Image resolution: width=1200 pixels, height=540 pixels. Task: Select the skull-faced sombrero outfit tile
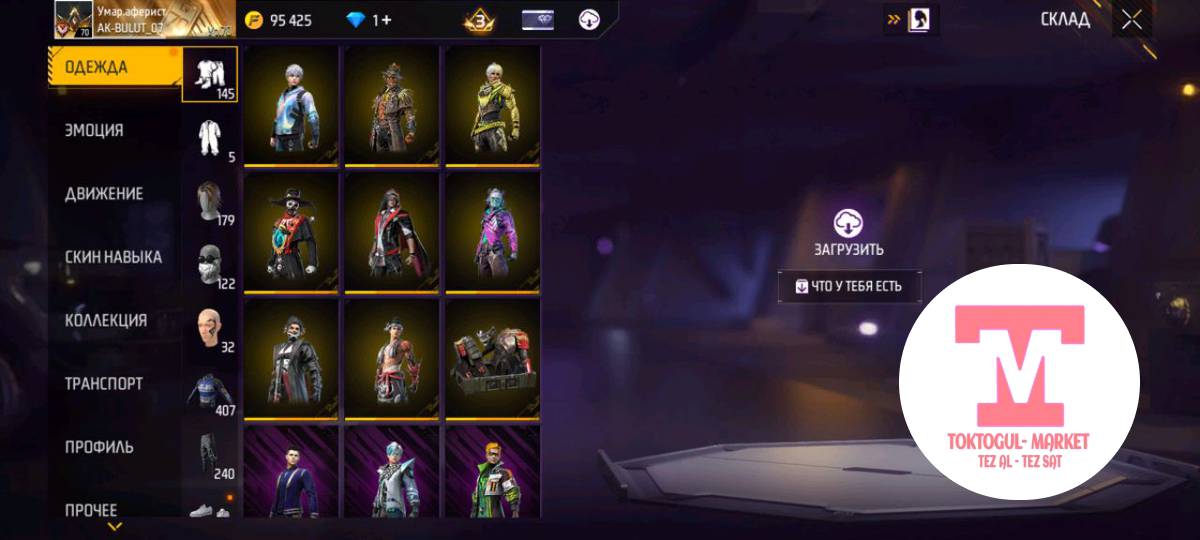click(x=291, y=233)
